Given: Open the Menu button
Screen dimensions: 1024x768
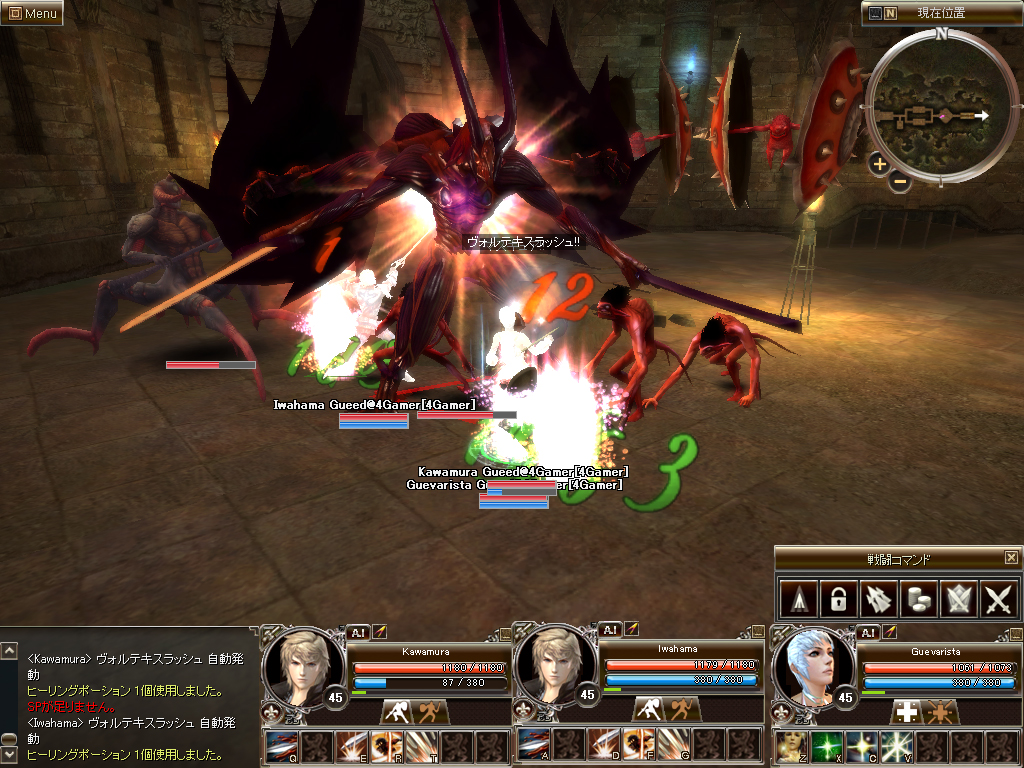Looking at the screenshot, I should [32, 14].
